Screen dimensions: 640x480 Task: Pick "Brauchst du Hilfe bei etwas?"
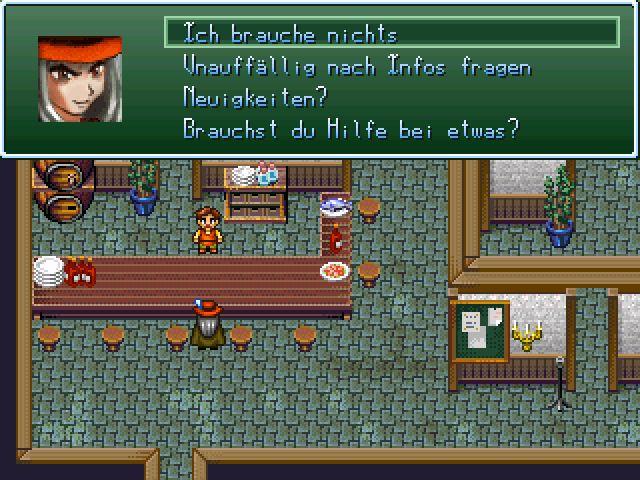tap(351, 130)
